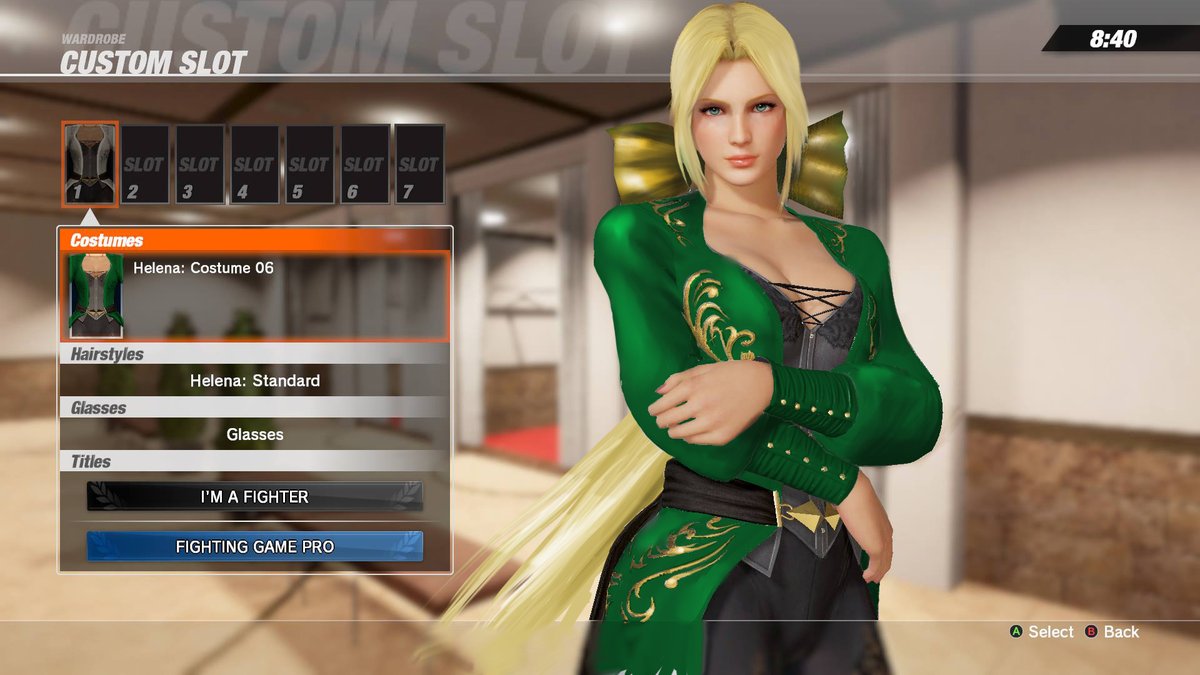Select empty custom slot 7
The height and width of the screenshot is (675, 1200).
pyautogui.click(x=419, y=164)
